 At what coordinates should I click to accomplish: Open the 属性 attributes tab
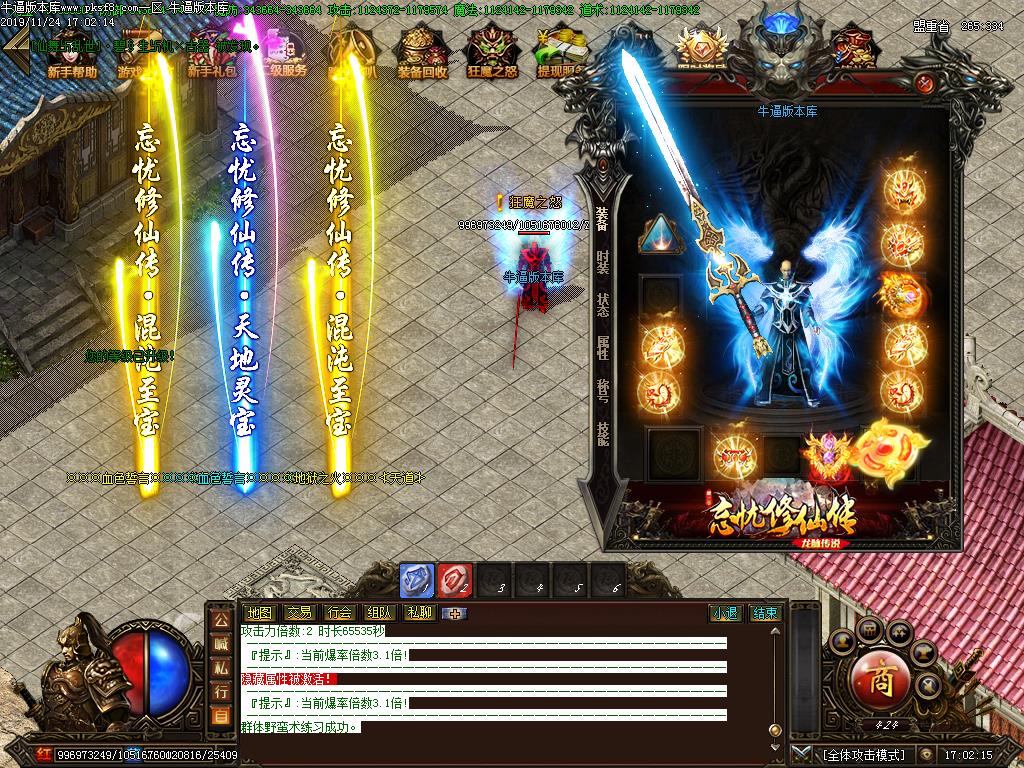pos(602,347)
